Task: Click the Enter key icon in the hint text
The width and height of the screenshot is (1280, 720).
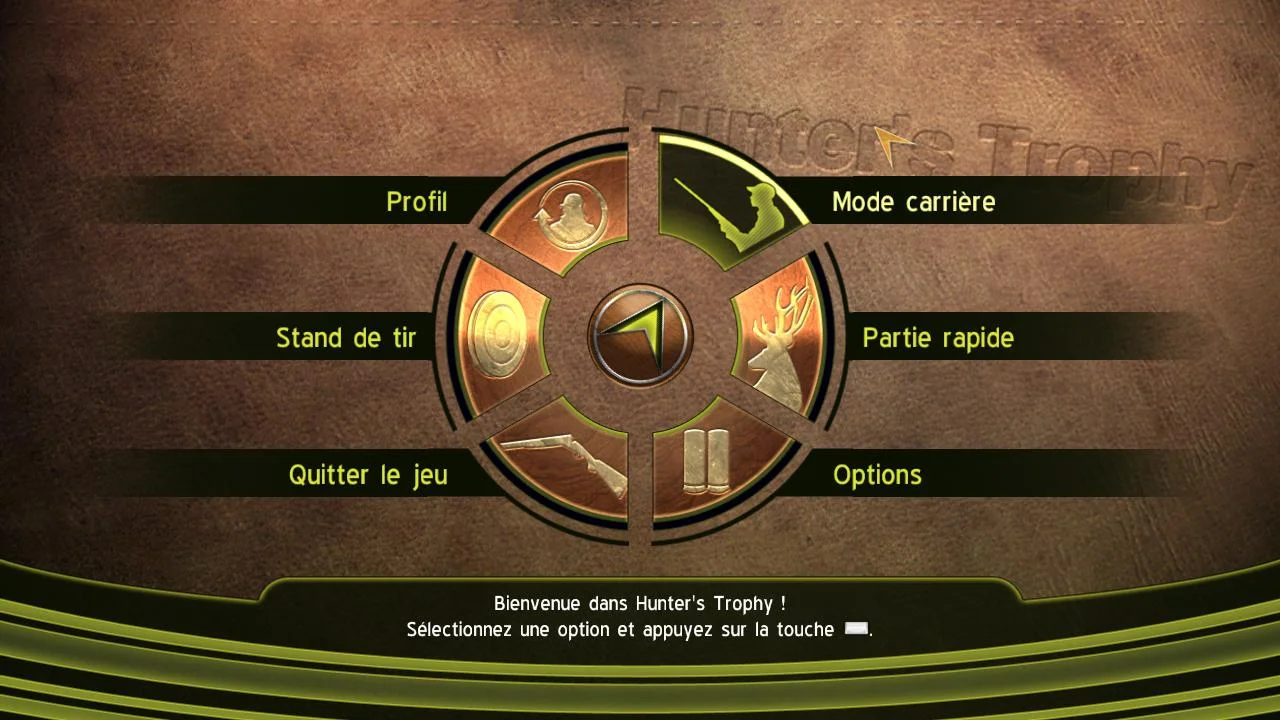Action: [x=855, y=629]
